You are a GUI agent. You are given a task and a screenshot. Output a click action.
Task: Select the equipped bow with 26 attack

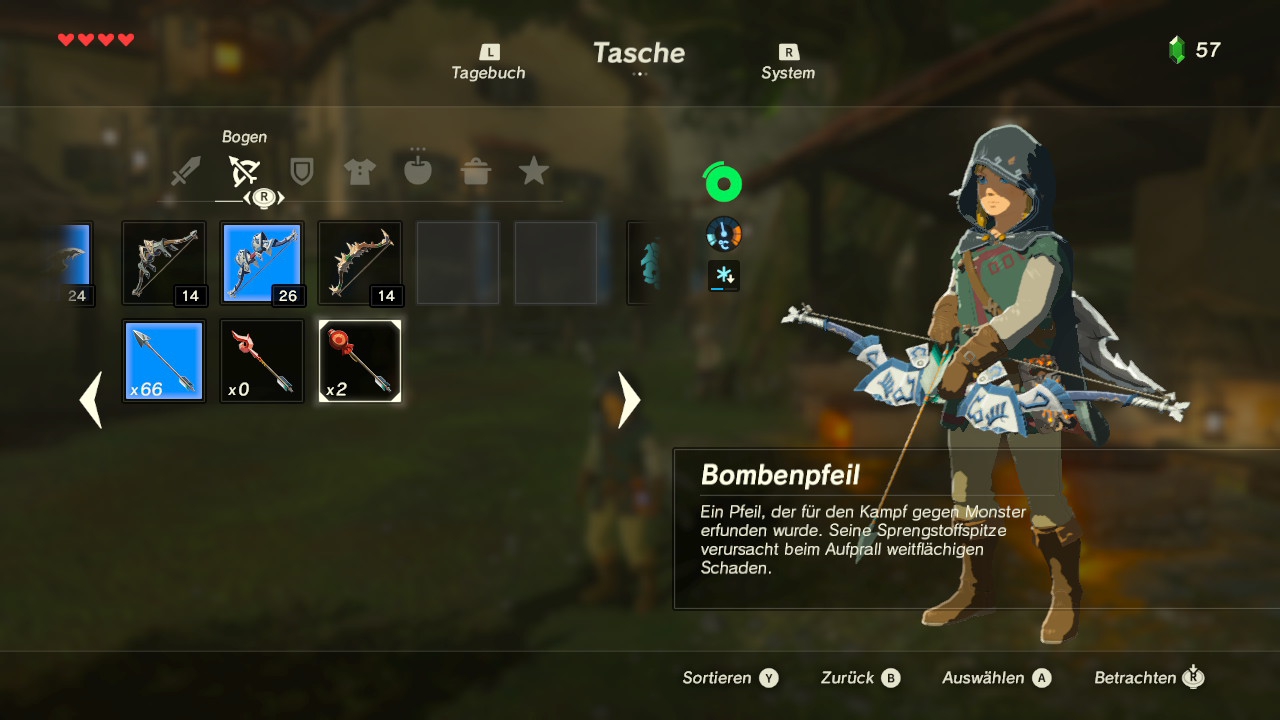[262, 263]
